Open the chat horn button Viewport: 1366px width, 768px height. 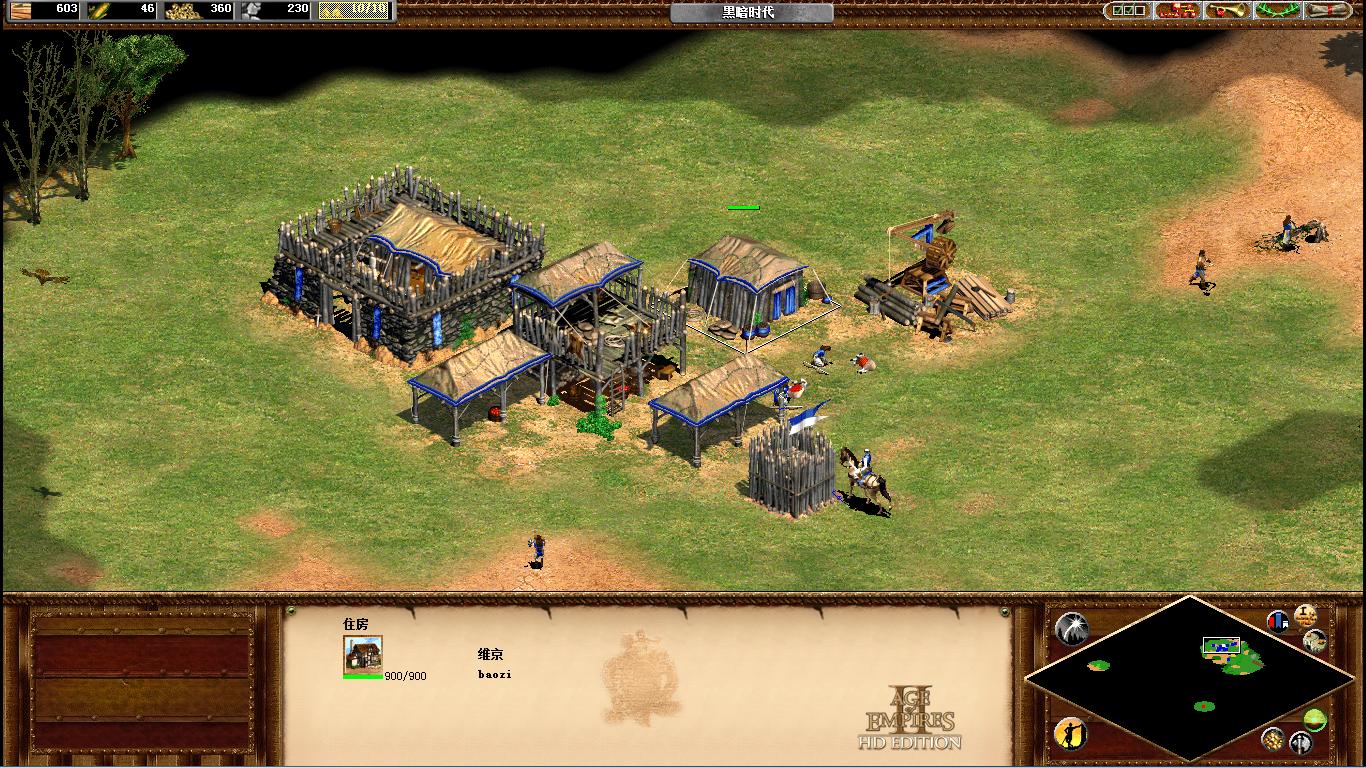click(x=1227, y=11)
